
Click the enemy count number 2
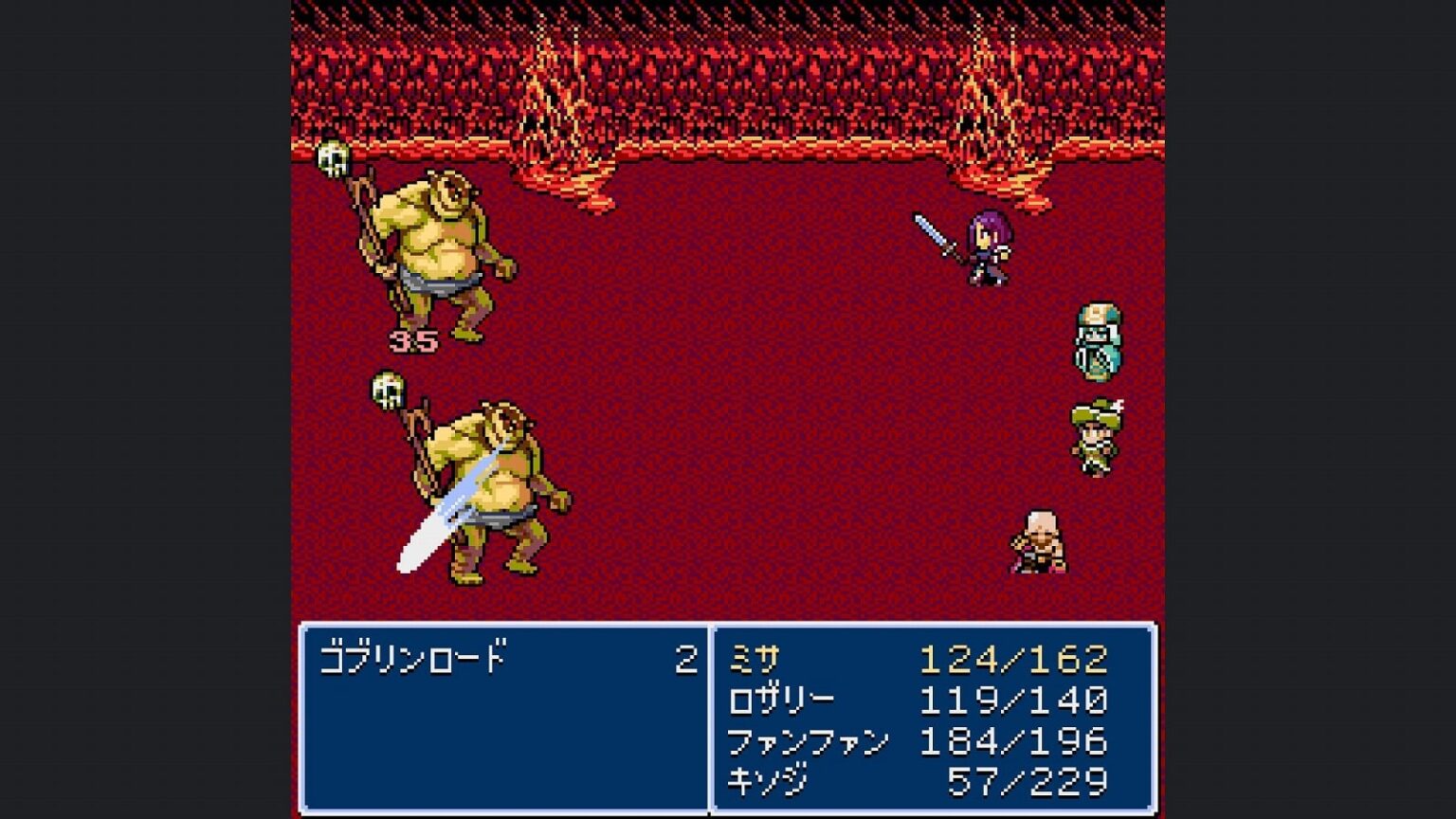691,655
